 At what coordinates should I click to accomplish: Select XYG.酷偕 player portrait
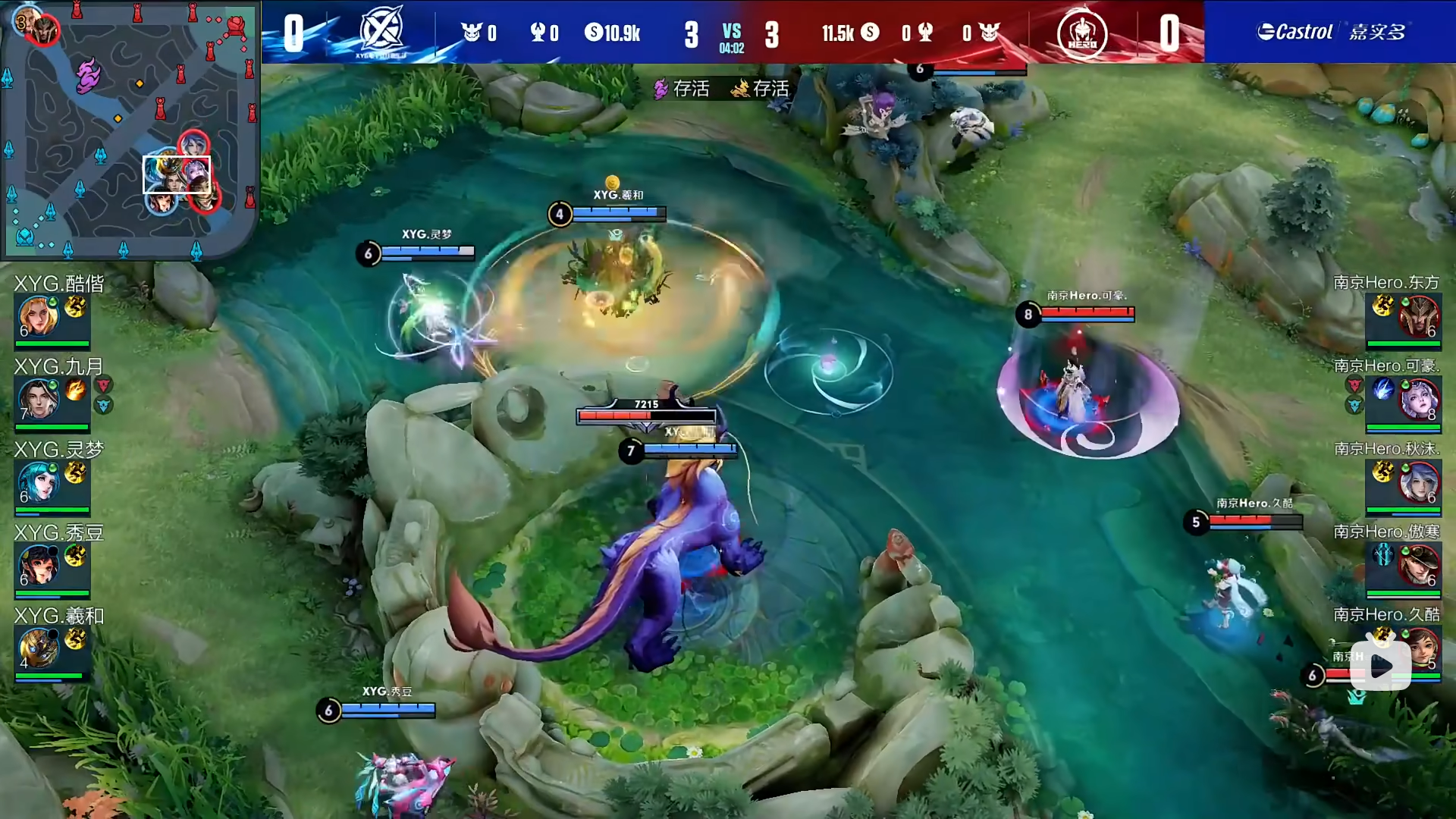coord(38,316)
